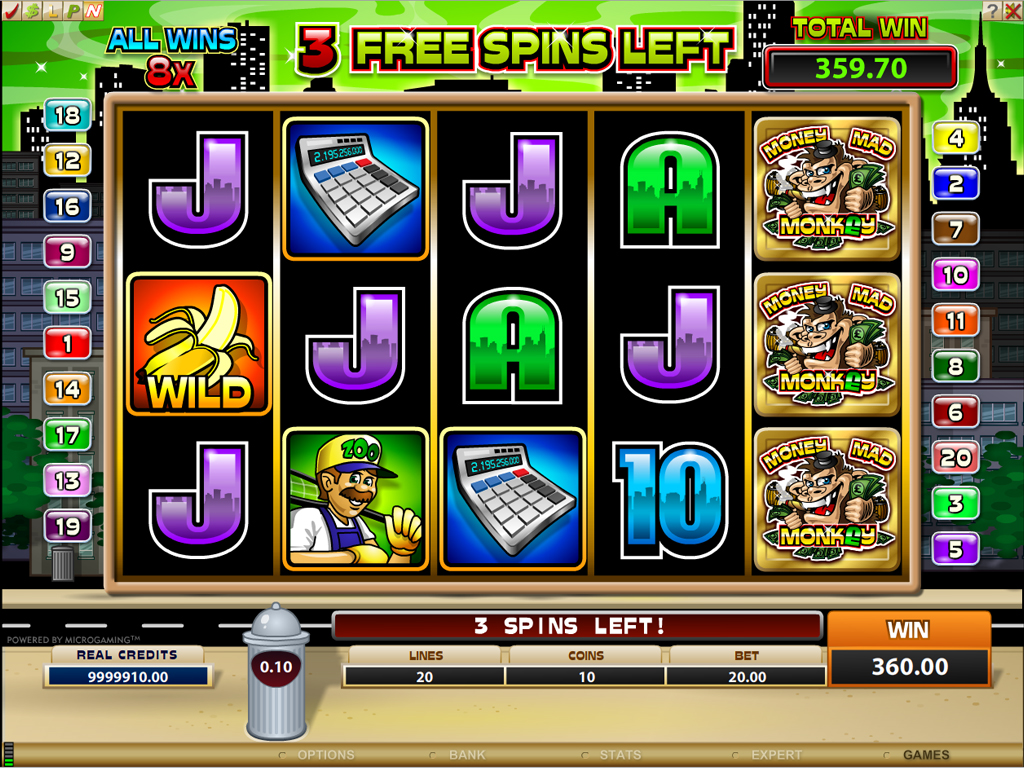Open the question mark help button
Image resolution: width=1024 pixels, height=768 pixels.
pos(990,10)
